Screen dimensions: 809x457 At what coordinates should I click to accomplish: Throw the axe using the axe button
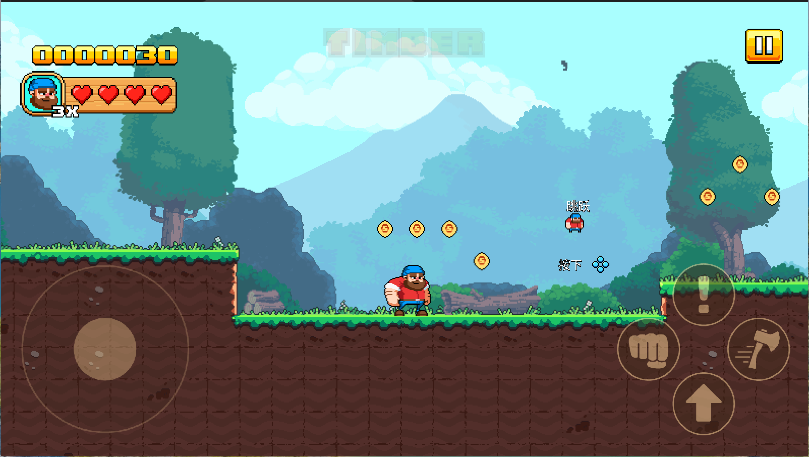coord(758,349)
